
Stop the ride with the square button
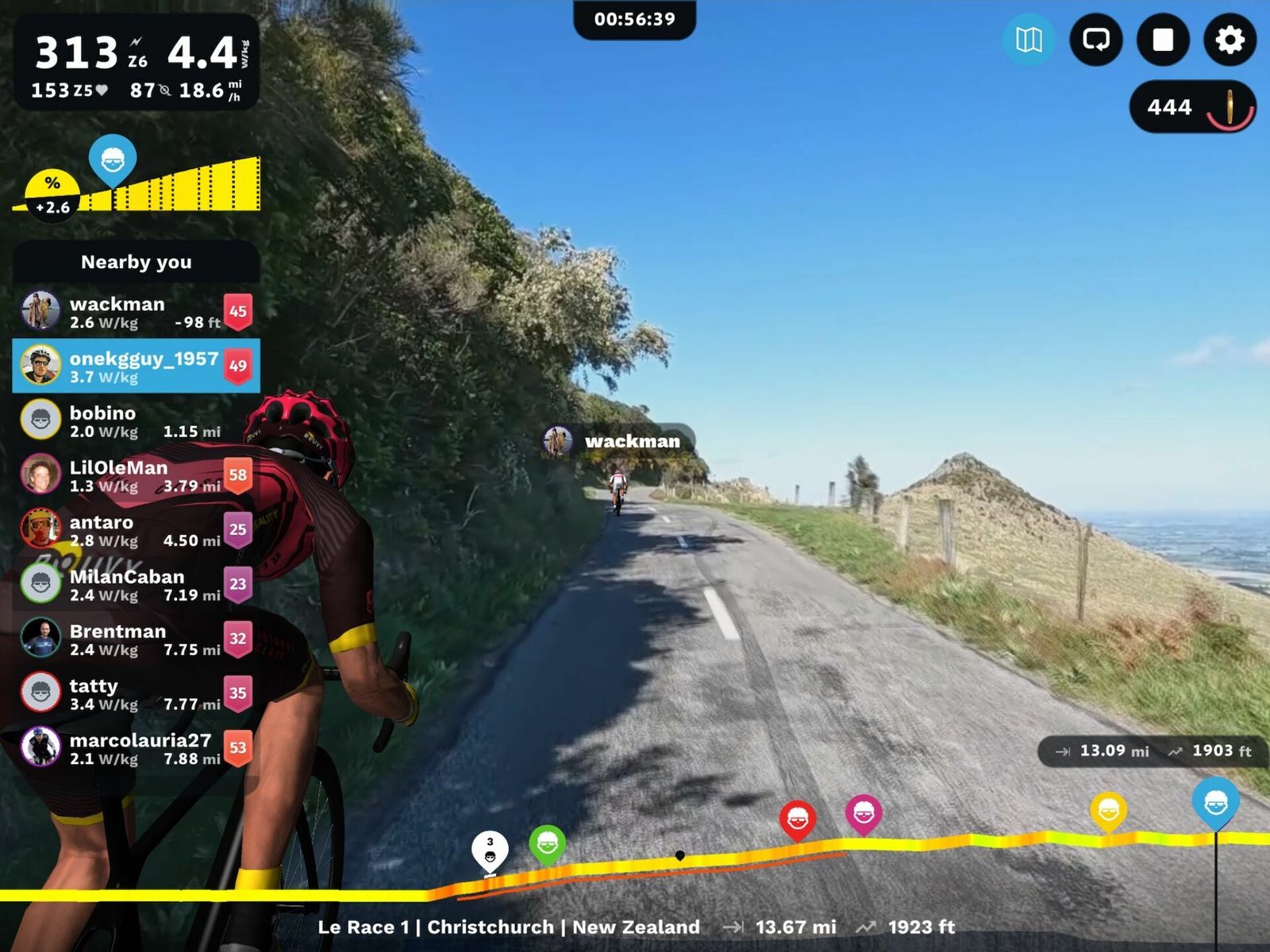tap(1163, 40)
